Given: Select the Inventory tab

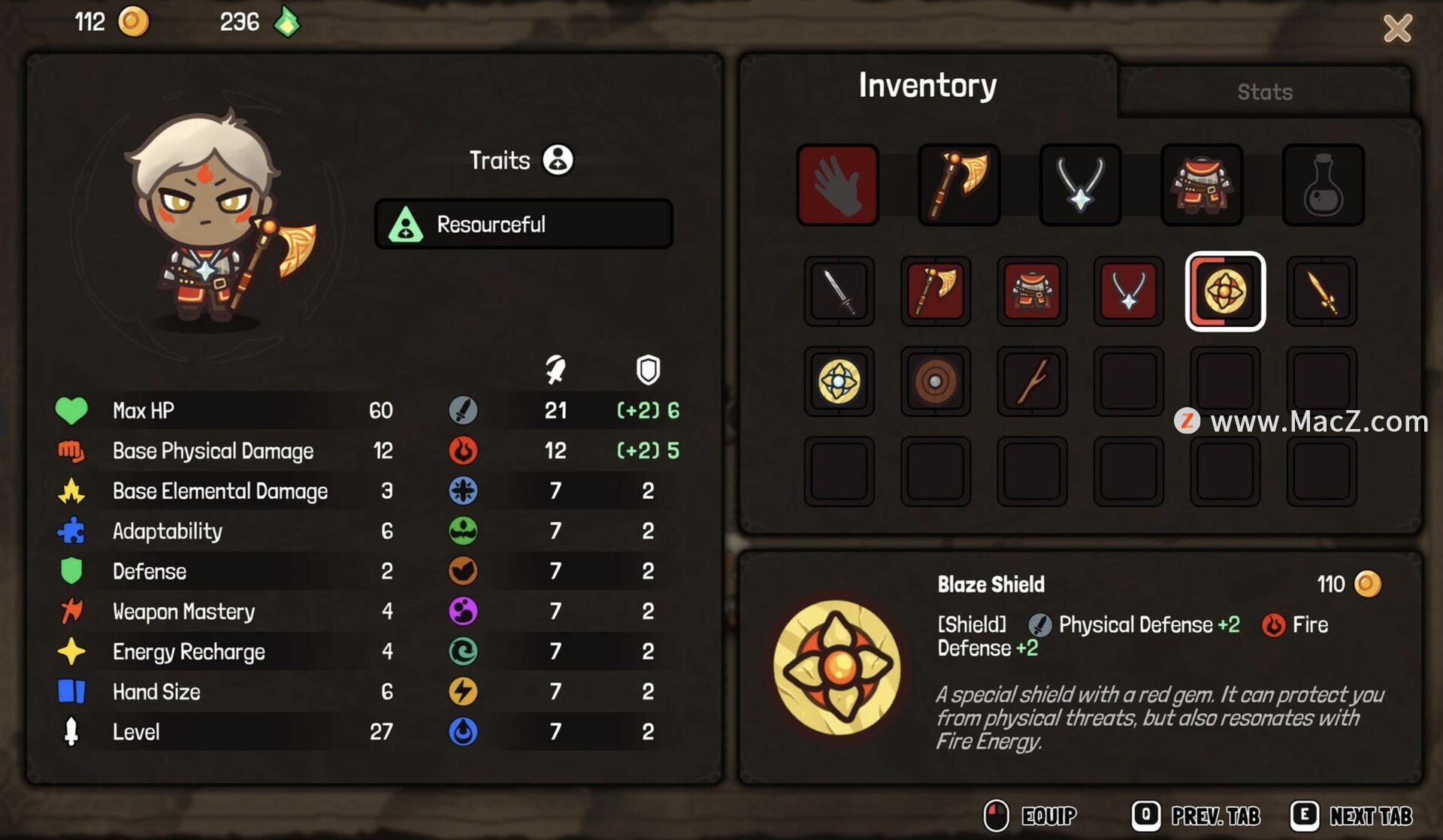Looking at the screenshot, I should [927, 86].
